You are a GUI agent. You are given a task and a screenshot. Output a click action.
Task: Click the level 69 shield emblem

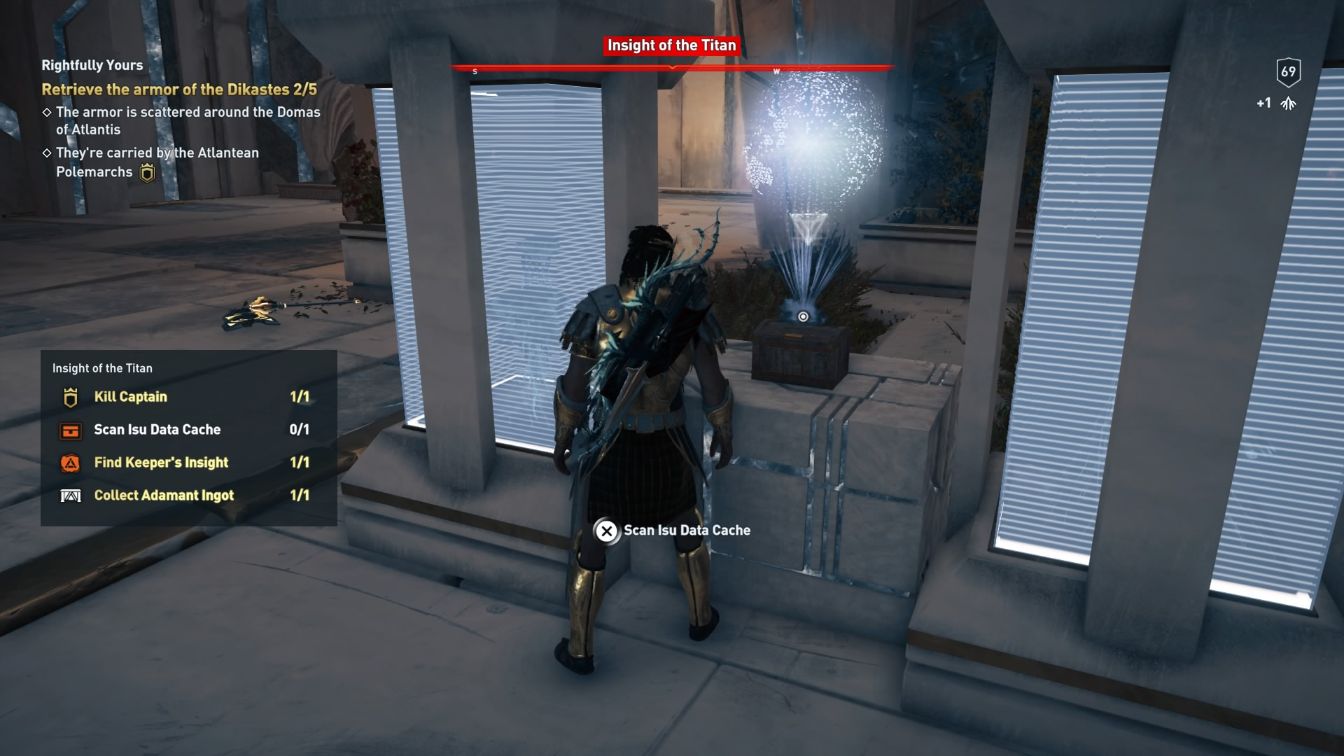coord(1290,70)
